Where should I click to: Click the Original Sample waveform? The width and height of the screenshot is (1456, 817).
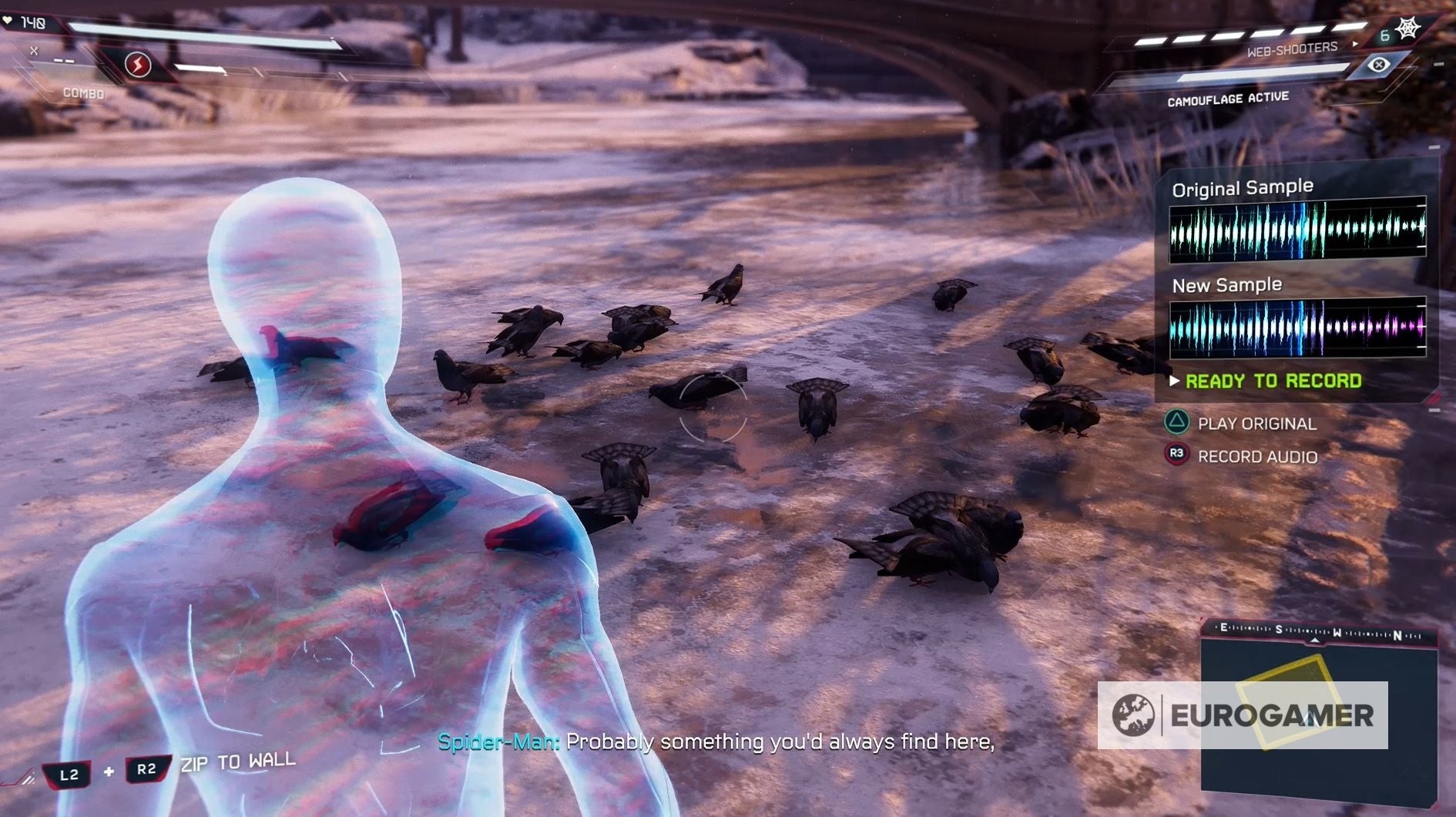tap(1297, 229)
